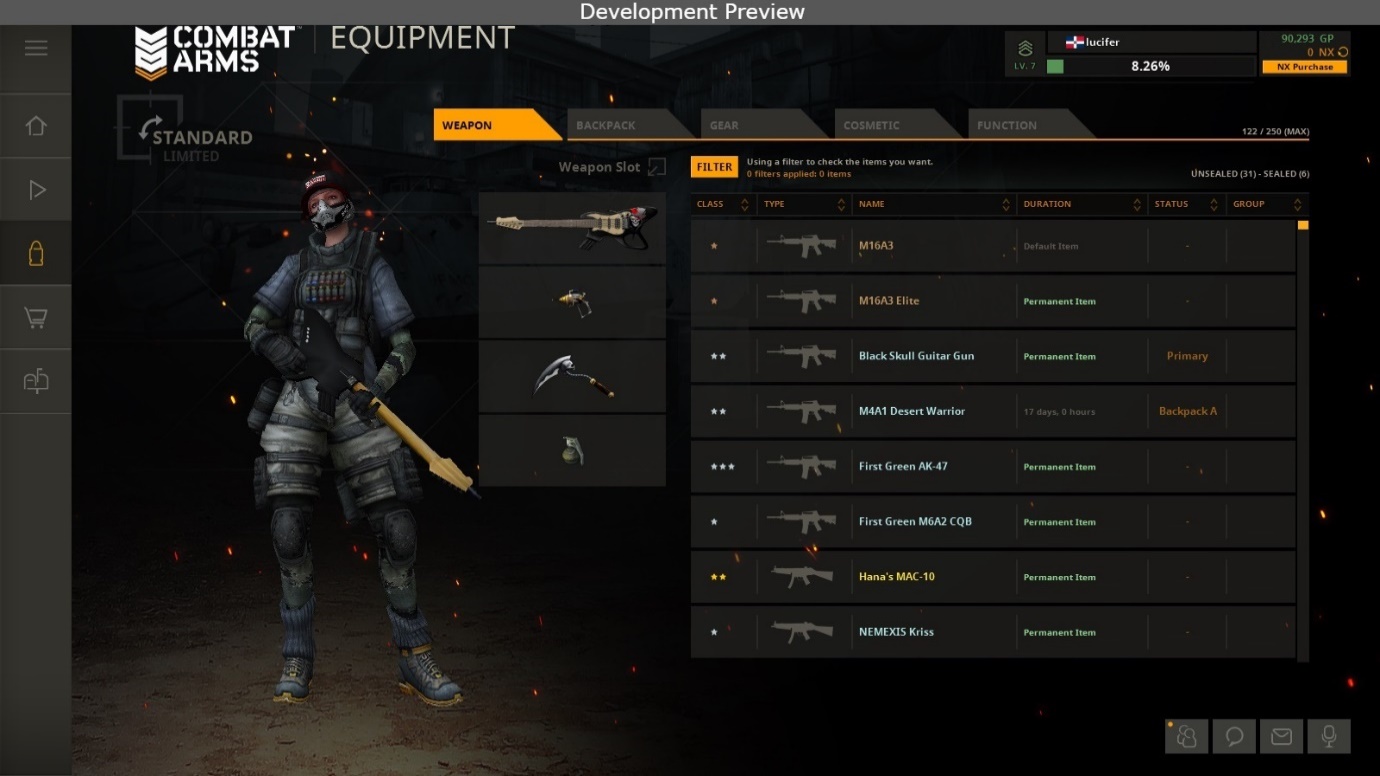
Task: Open the hamburger menu
Action: click(36, 48)
